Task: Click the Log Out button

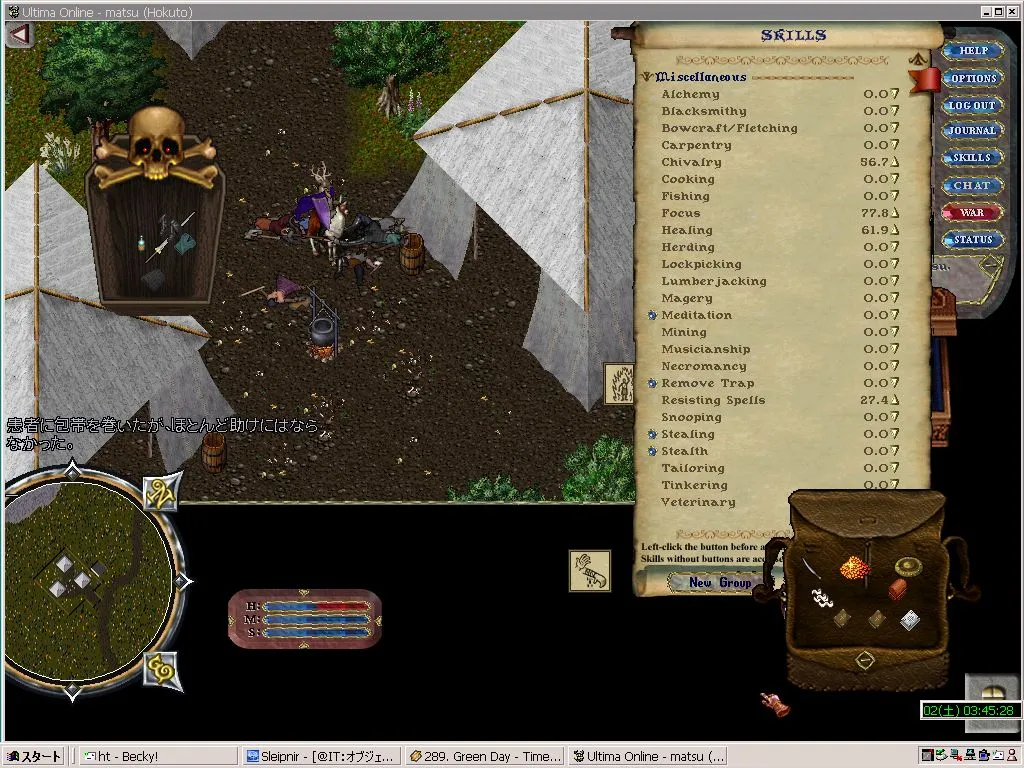Action: click(972, 105)
